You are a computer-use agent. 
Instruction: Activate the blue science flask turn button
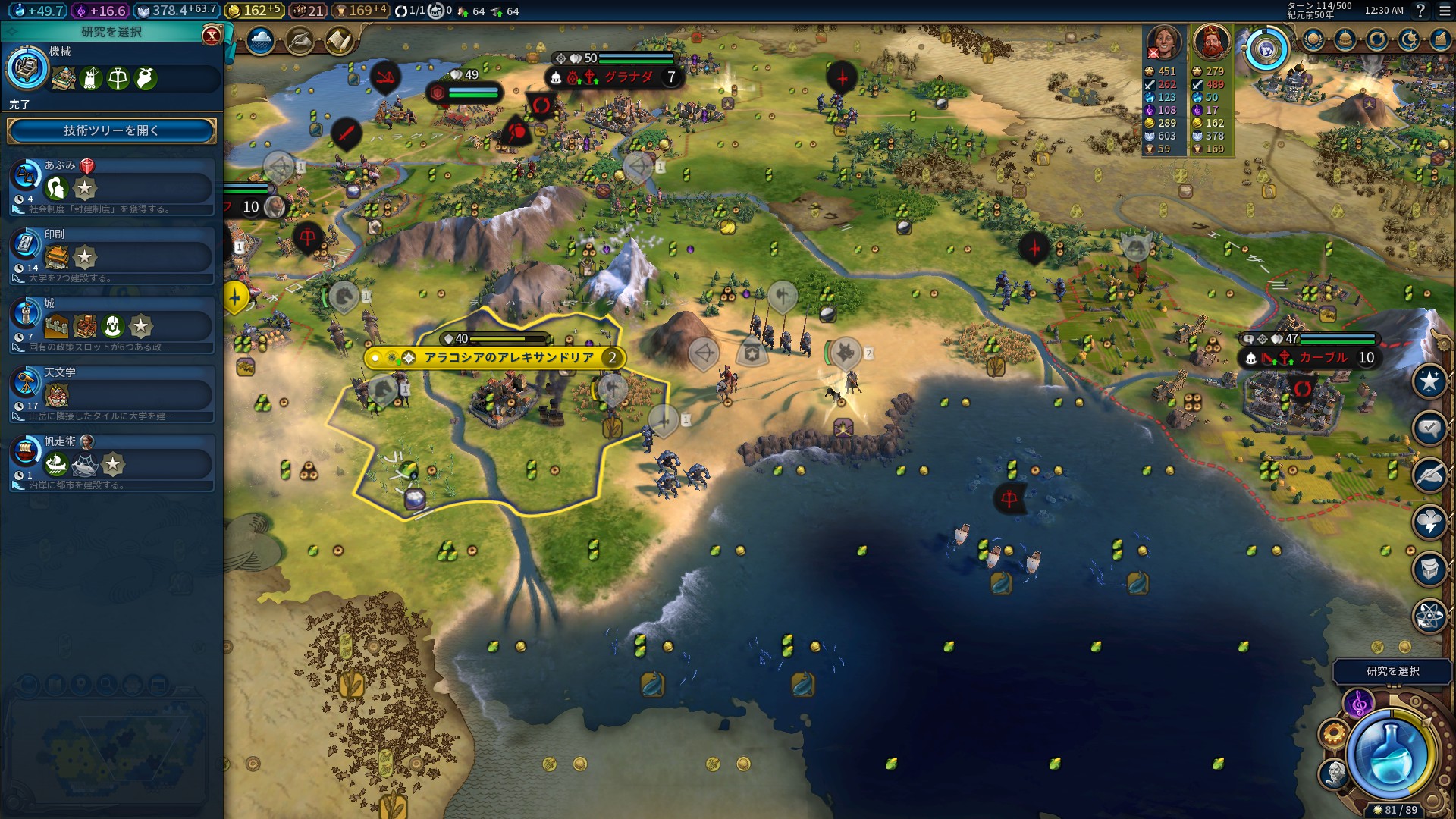tap(1391, 754)
